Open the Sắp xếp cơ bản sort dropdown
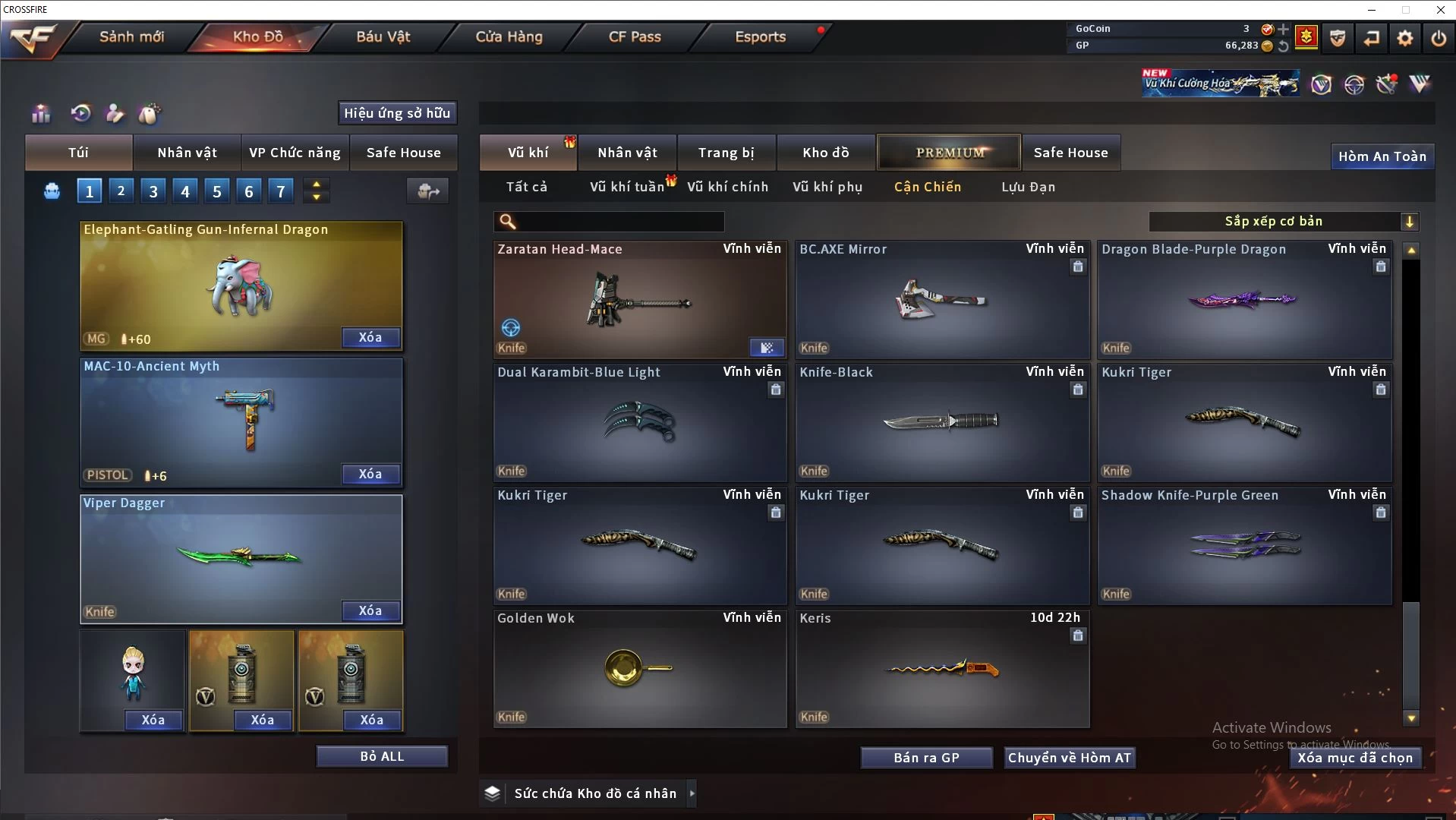 [1283, 221]
